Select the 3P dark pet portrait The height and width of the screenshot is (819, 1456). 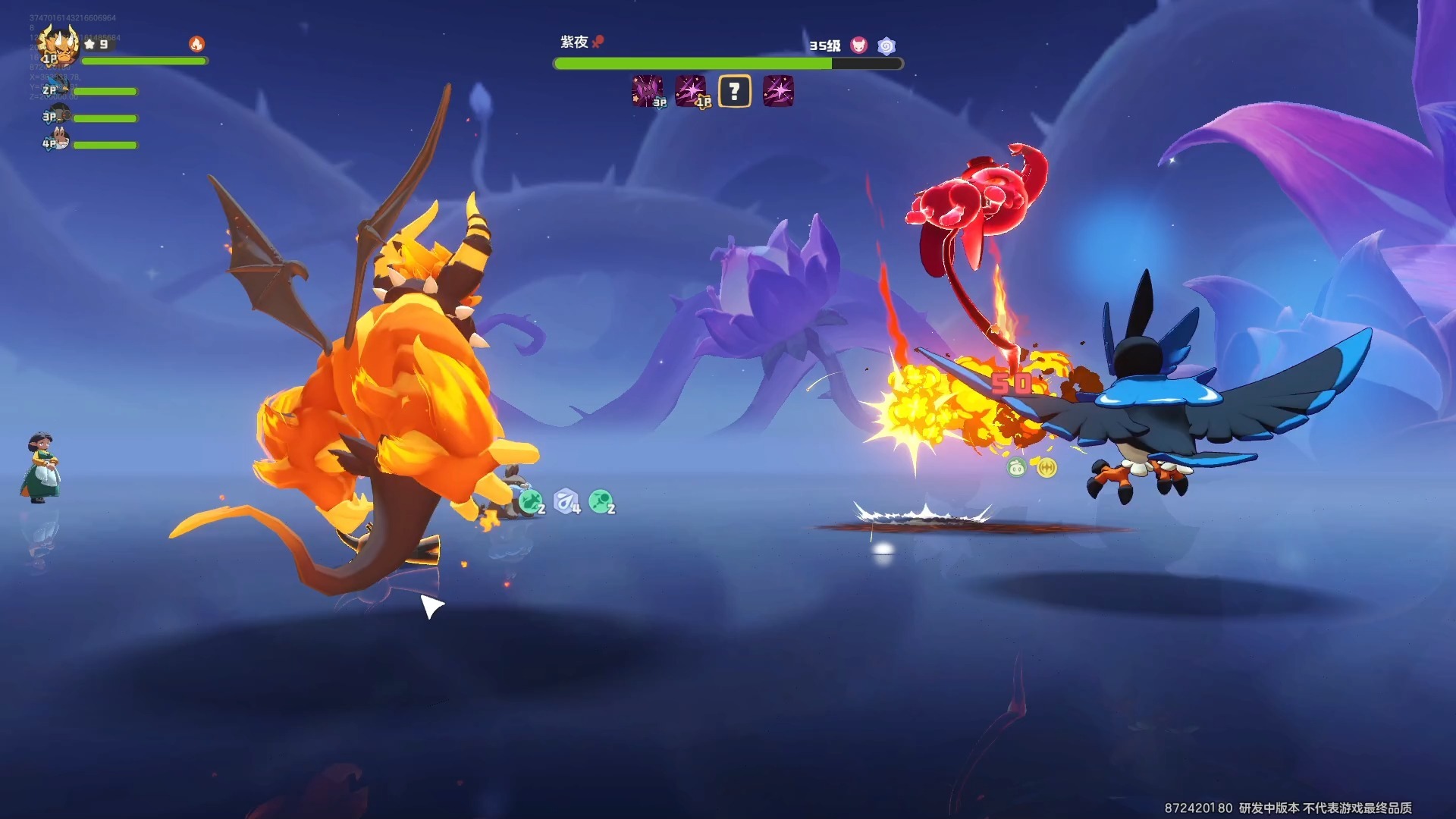(x=59, y=116)
